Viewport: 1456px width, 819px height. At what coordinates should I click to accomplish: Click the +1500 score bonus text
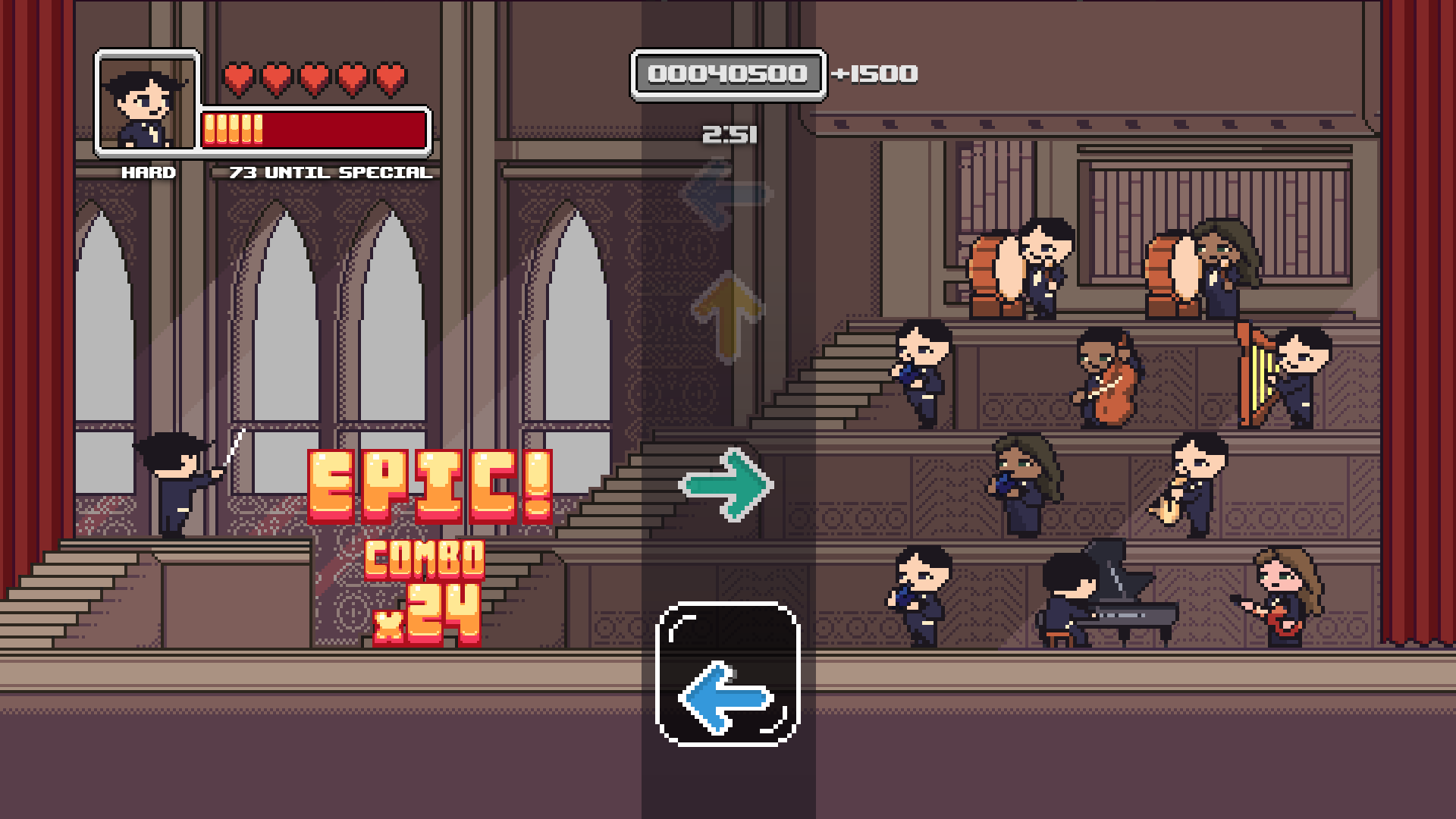(873, 74)
